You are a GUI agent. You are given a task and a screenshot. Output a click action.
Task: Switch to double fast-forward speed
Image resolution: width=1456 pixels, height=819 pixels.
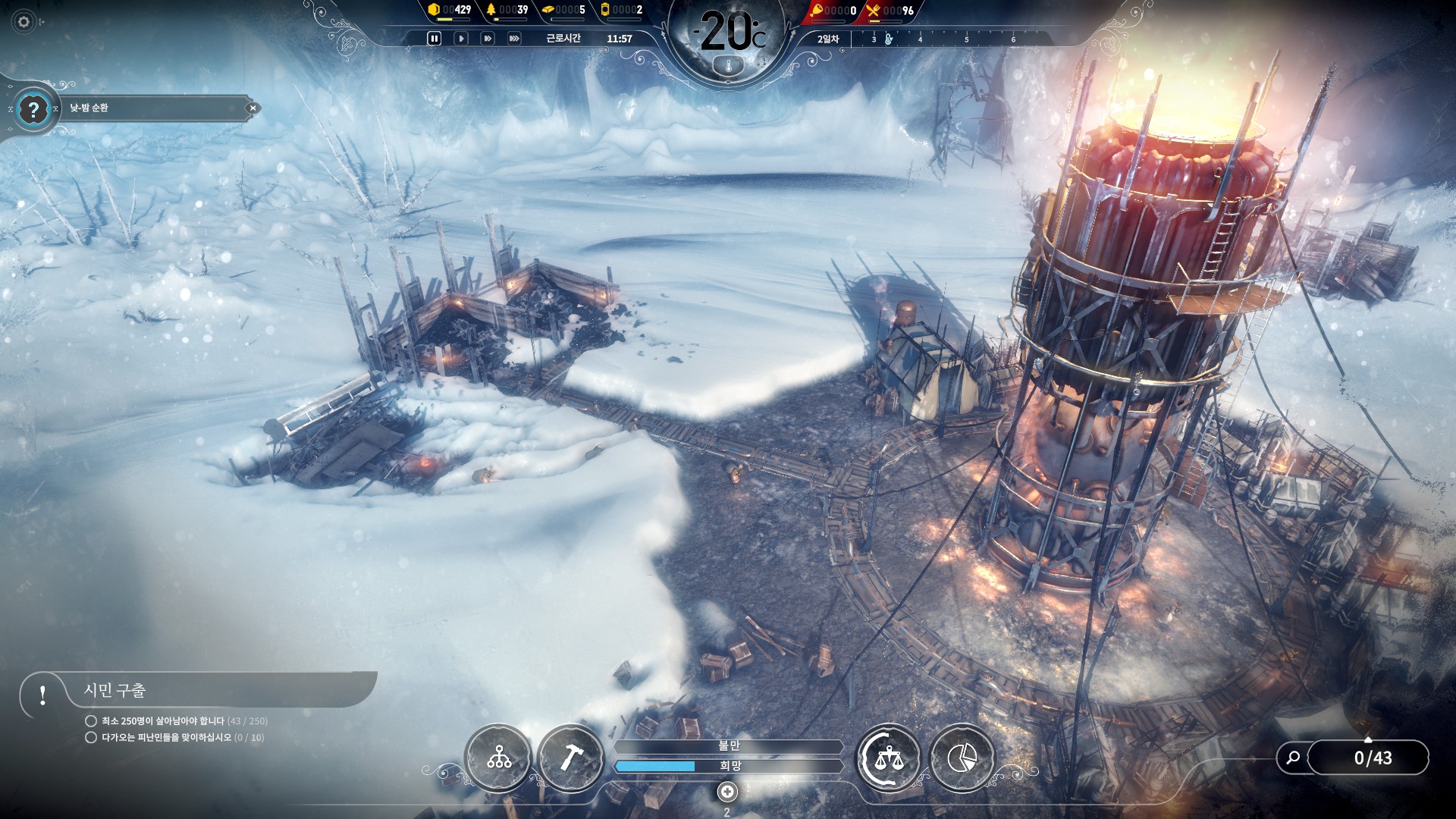[487, 38]
